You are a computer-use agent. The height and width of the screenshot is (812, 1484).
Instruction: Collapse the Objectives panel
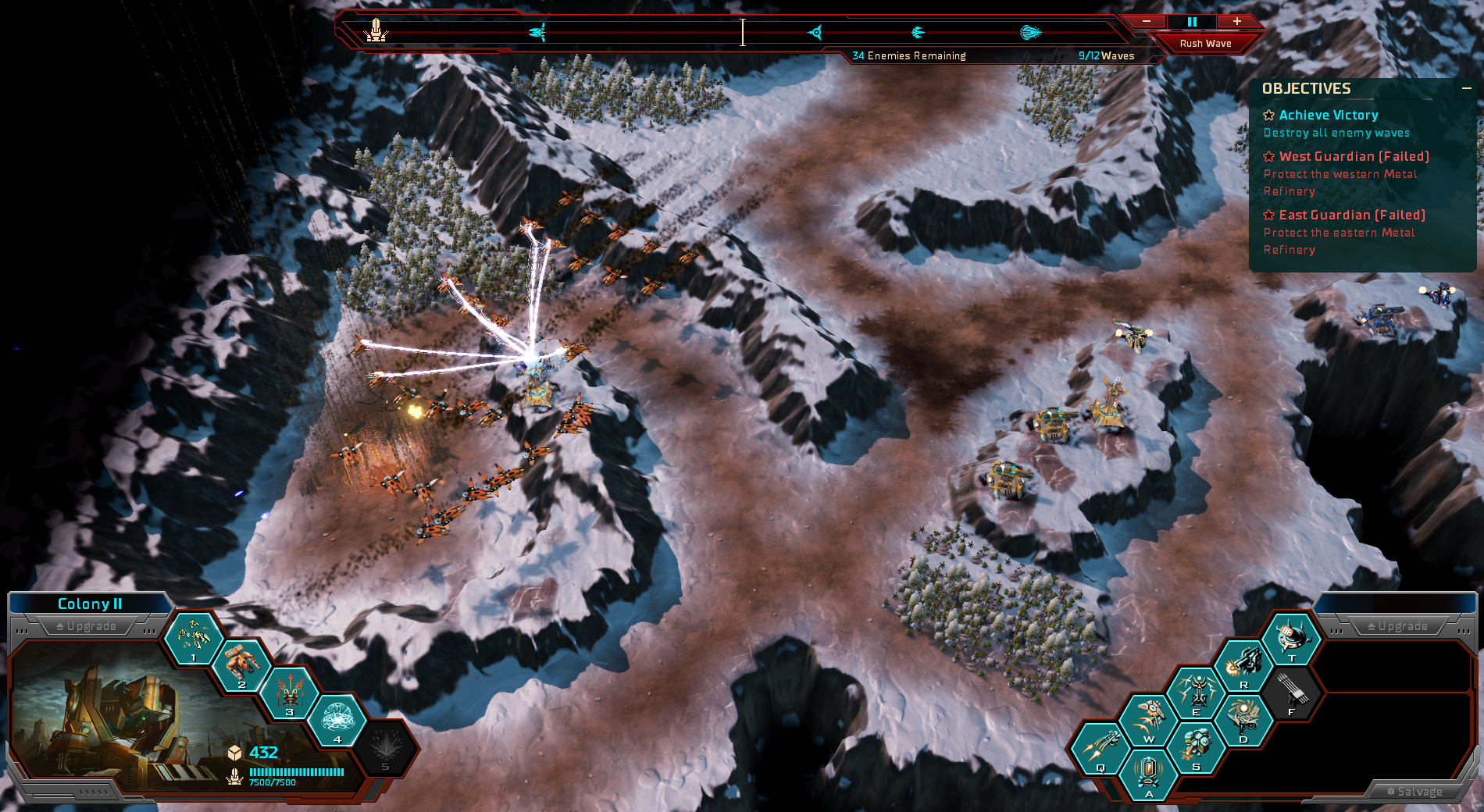1467,89
